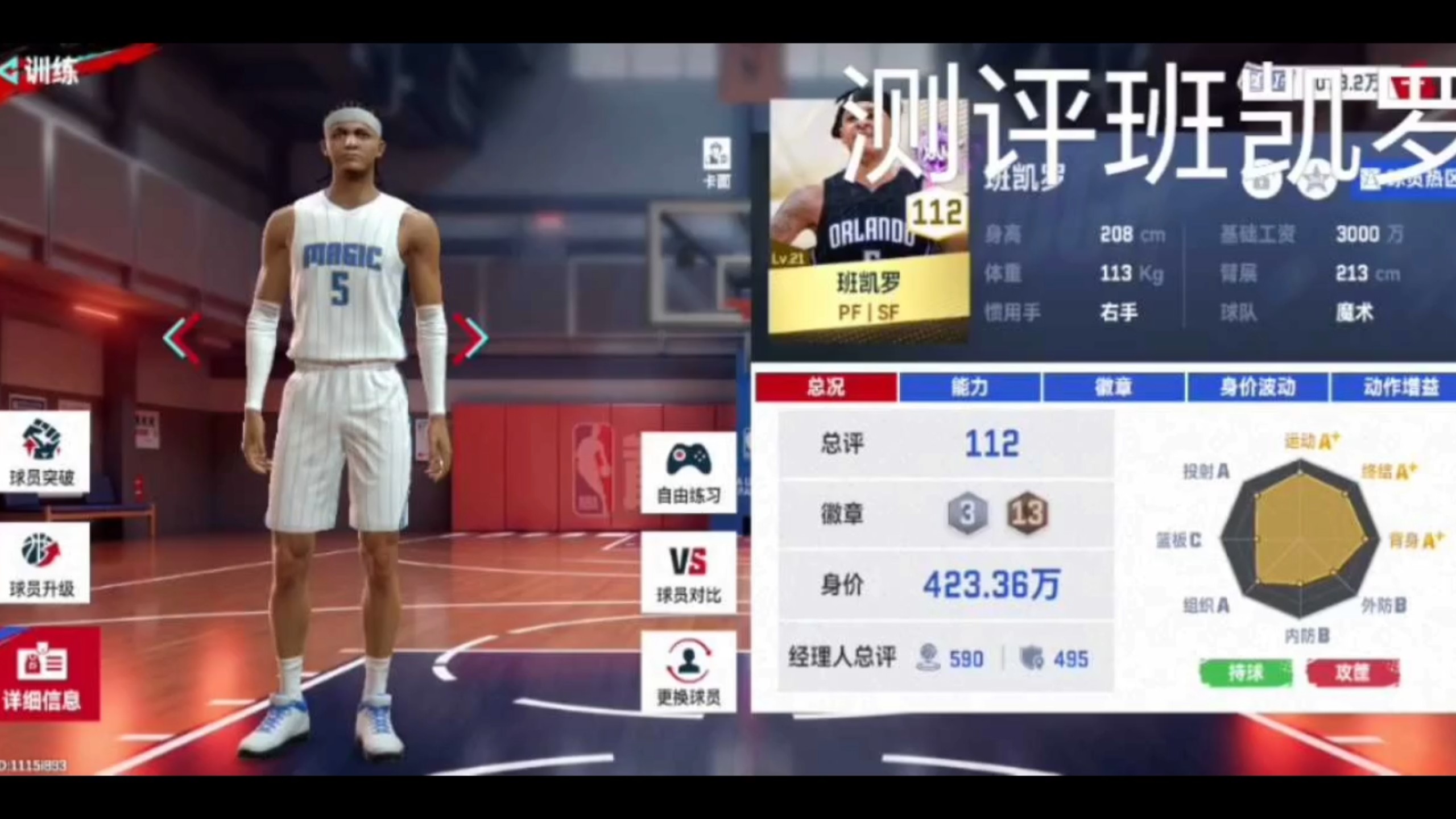Viewport: 1456px width, 819px height.
Task: Open the 动作增益 animation bonus tab
Action: pos(1399,387)
